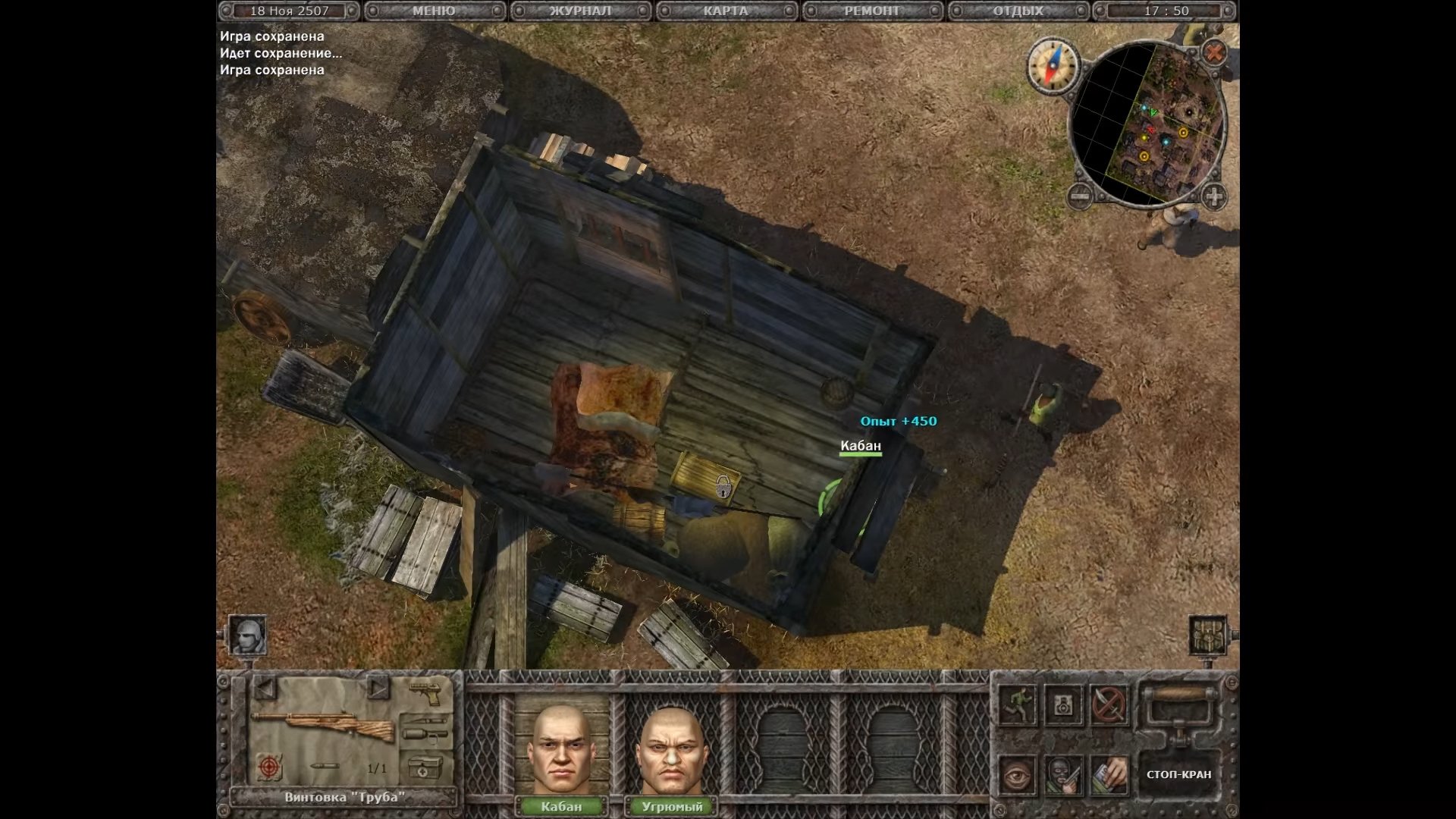Choose ОТДЫХ to rest

point(1018,11)
